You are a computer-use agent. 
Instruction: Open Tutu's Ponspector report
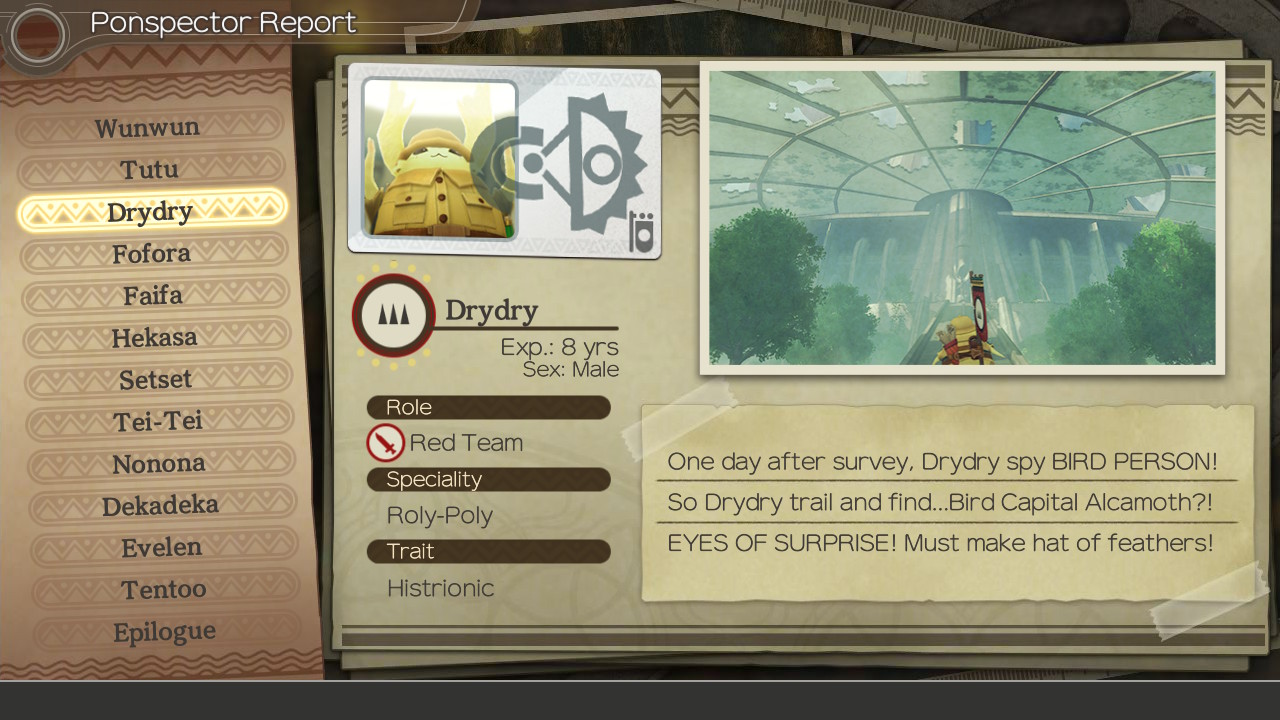click(x=150, y=170)
